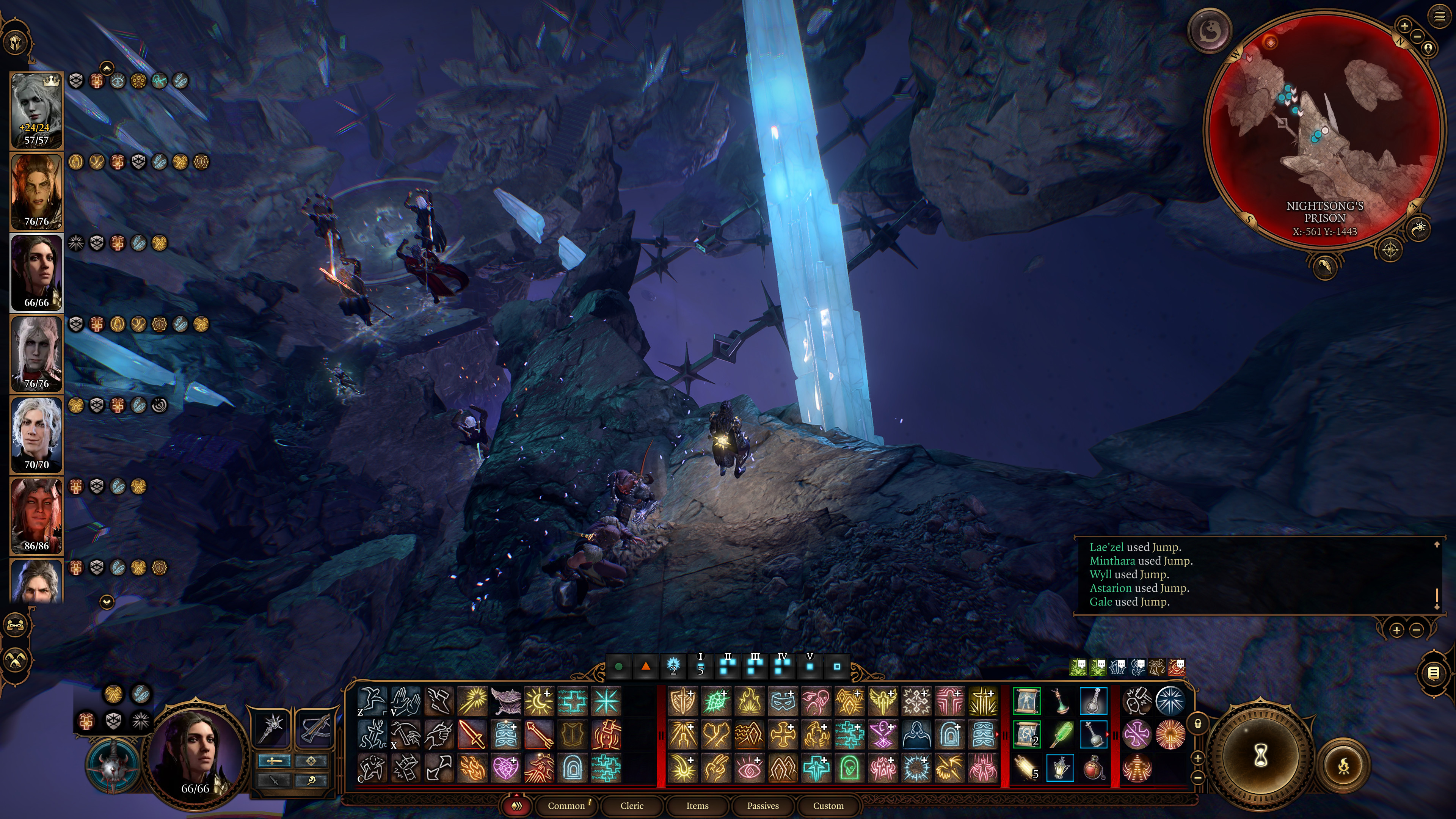Image resolution: width=1456 pixels, height=819 pixels.
Task: Switch to the Custom hotbar tab
Action: point(828,805)
